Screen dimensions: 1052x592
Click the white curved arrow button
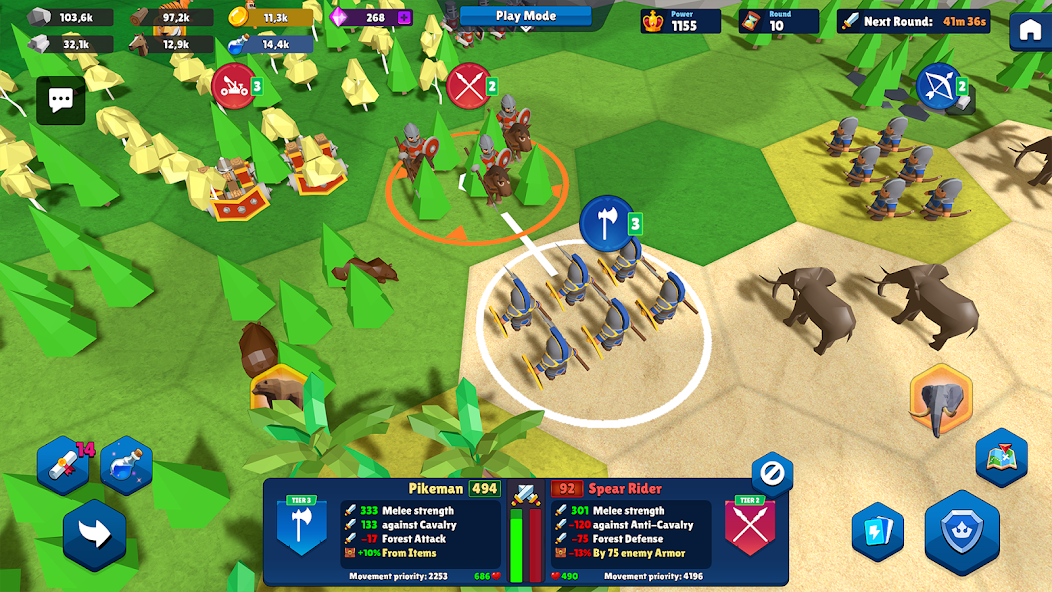(95, 536)
